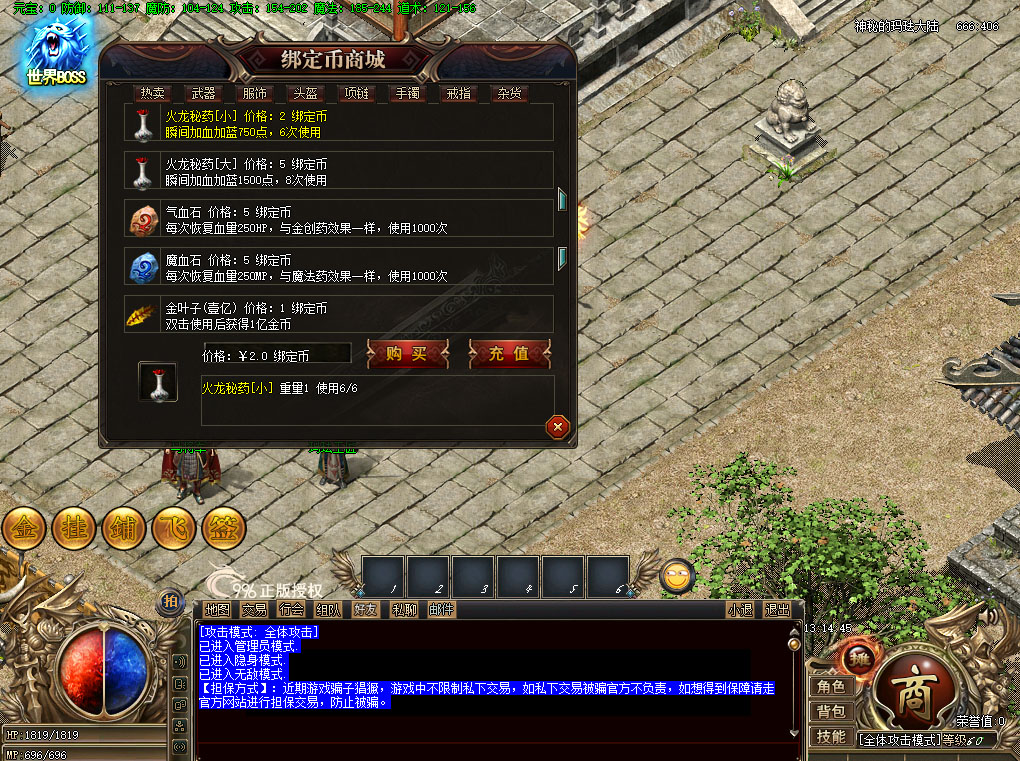Open the 地图 map tab
Viewport: 1020px width, 761px height.
pos(217,609)
